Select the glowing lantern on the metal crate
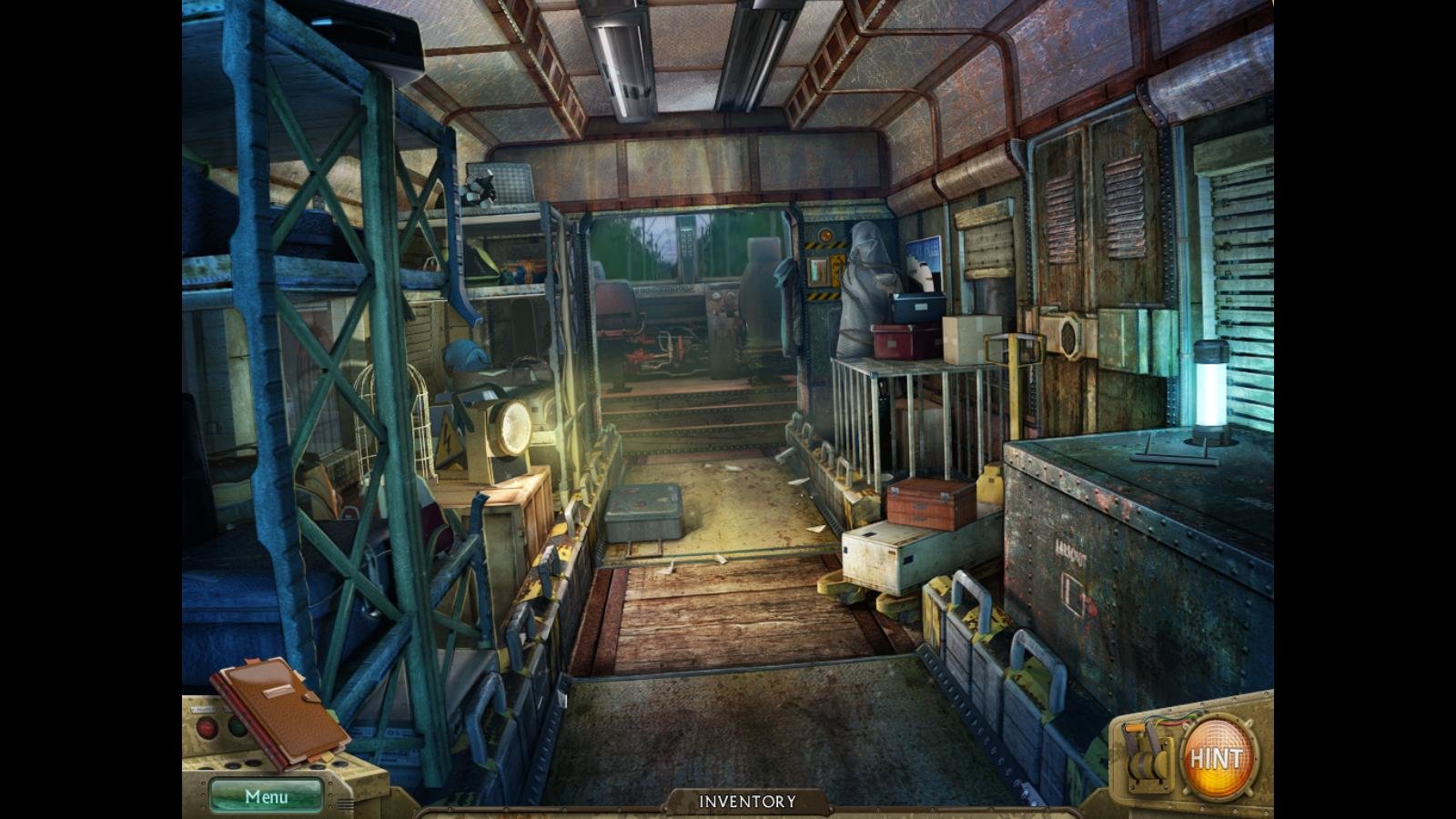This screenshot has width=1456, height=819. pos(1210,387)
